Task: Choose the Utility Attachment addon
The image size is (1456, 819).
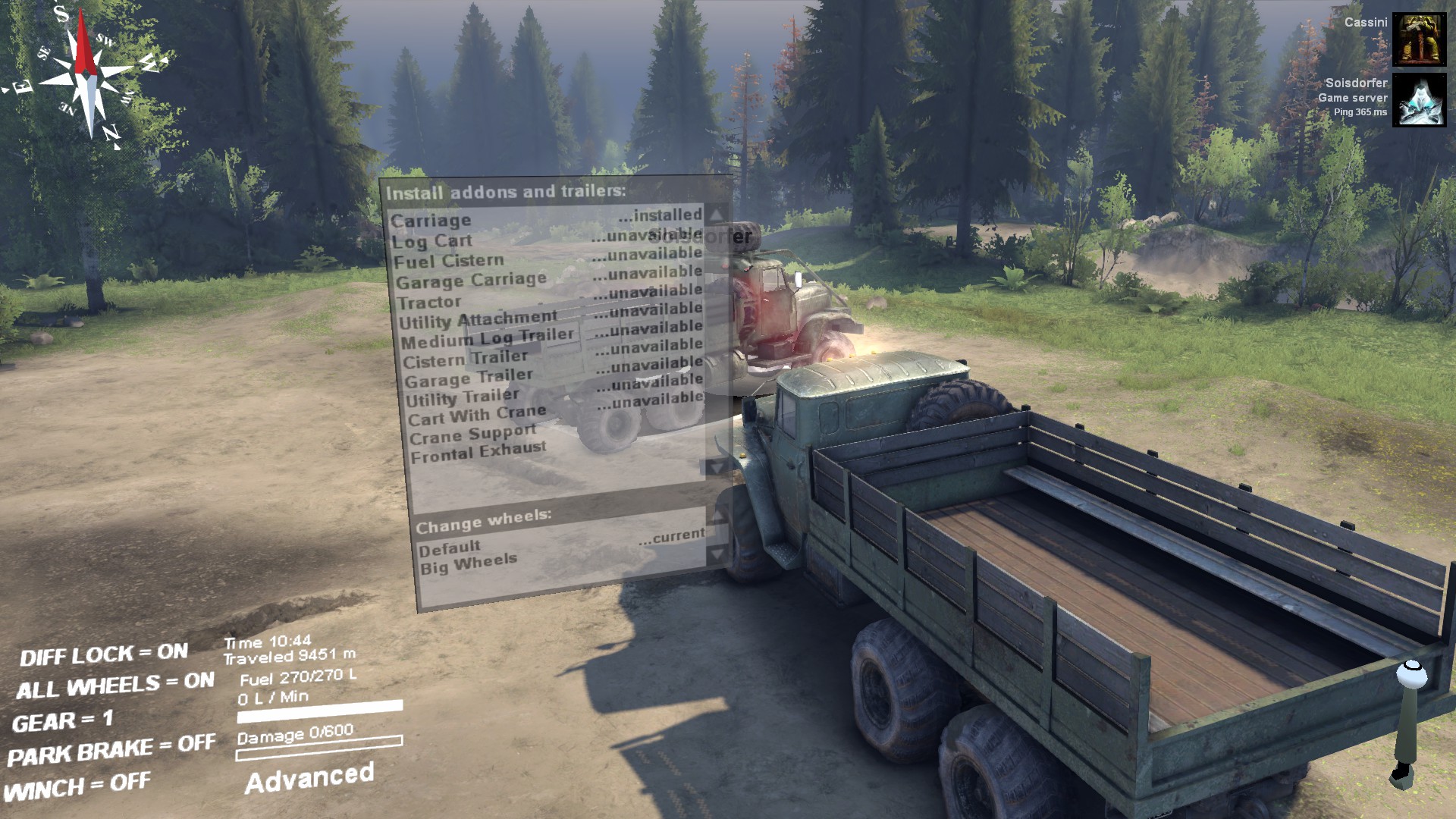Action: tap(478, 319)
